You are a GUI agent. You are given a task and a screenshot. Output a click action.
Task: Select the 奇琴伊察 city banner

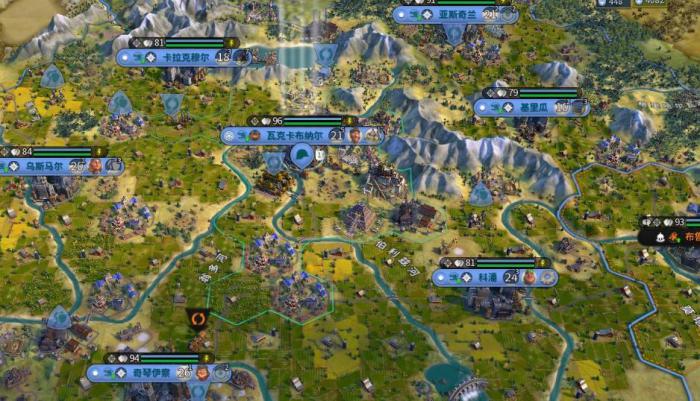click(x=152, y=372)
